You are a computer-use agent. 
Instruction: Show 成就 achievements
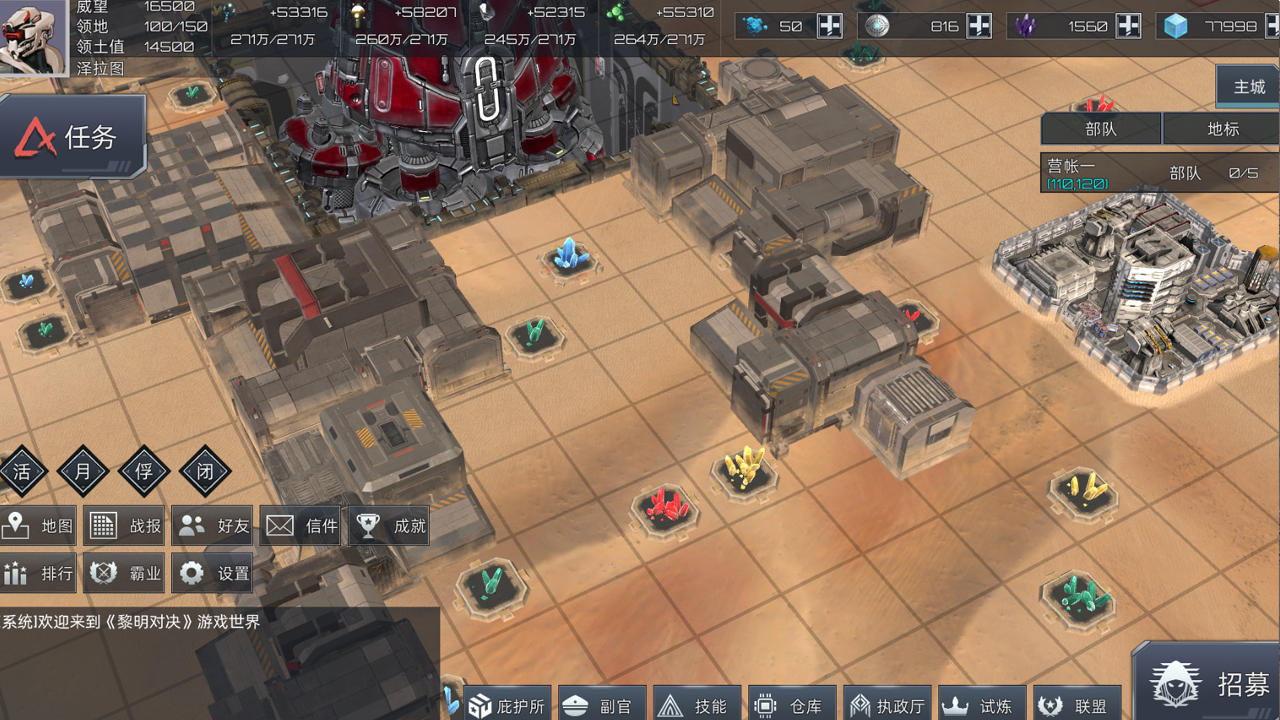click(390, 526)
